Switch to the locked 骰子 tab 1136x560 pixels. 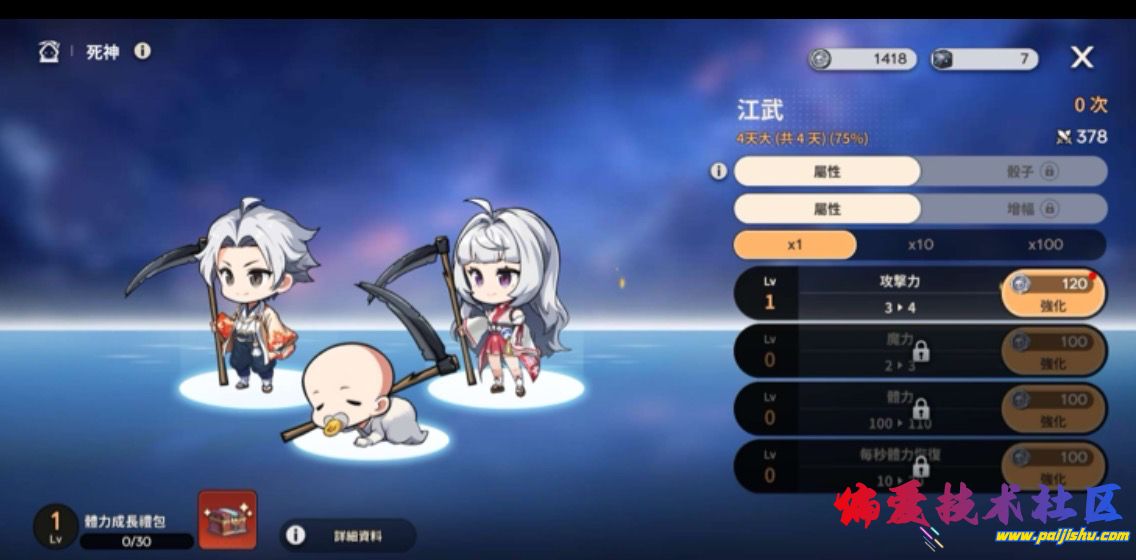(x=1014, y=171)
